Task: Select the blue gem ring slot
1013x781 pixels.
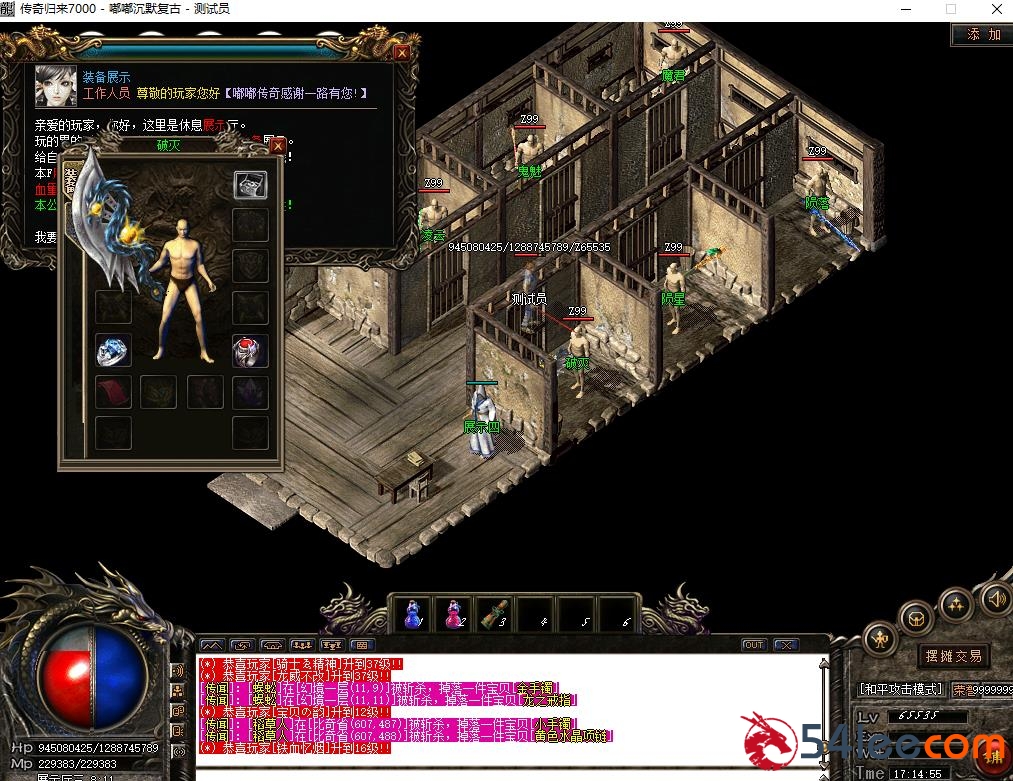Action: click(x=113, y=350)
